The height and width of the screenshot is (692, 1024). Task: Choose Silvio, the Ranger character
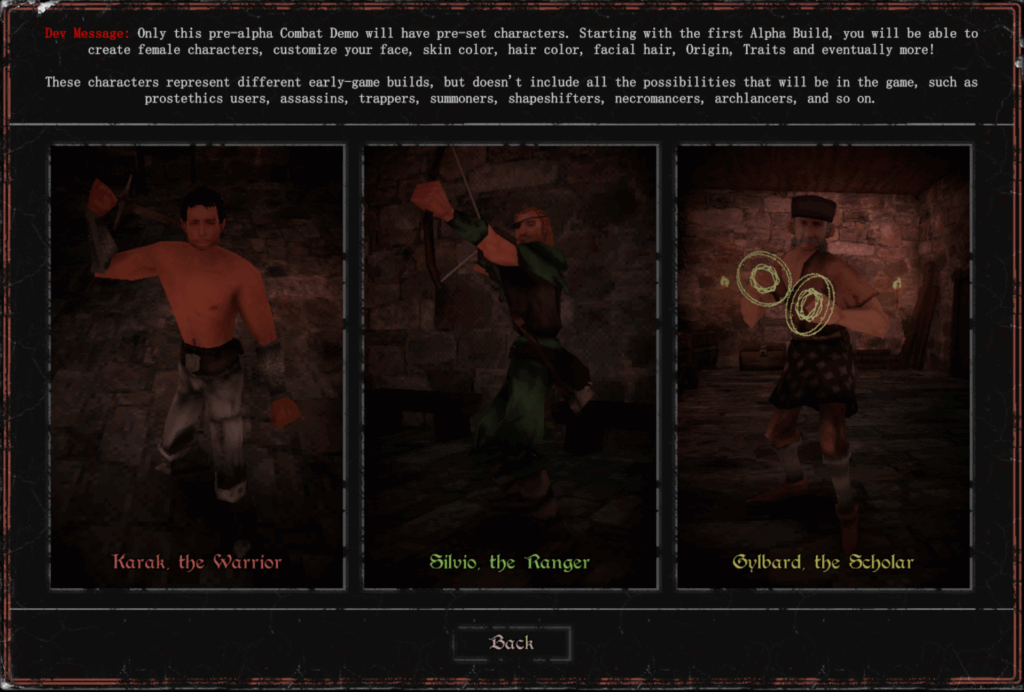pos(510,366)
